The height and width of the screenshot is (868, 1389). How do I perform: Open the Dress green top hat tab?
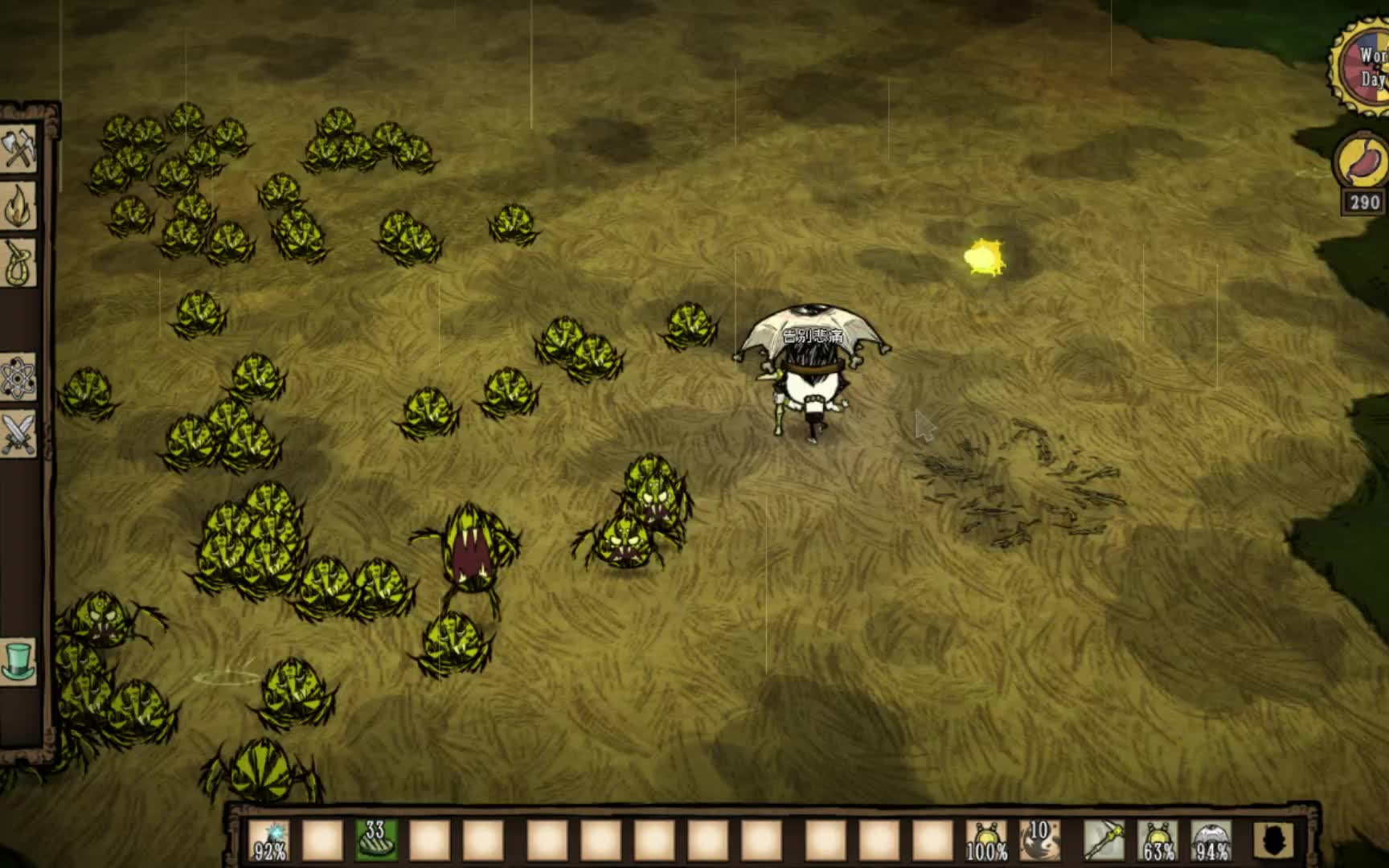[x=19, y=661]
